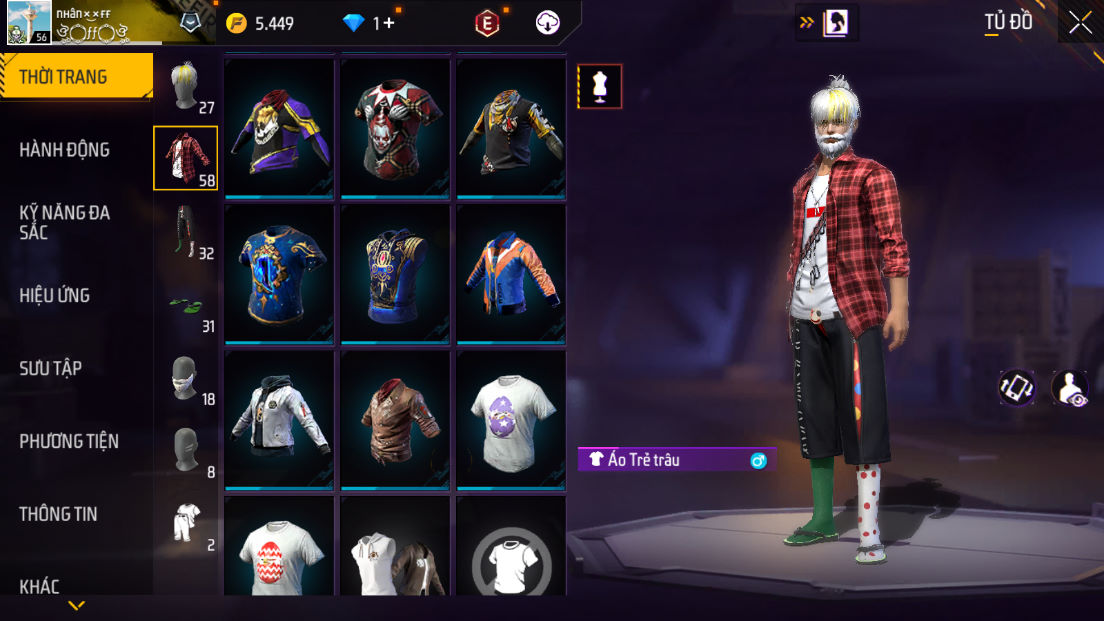Show the Phương Tiện tab
Viewport: 1104px width, 621px height.
[69, 441]
